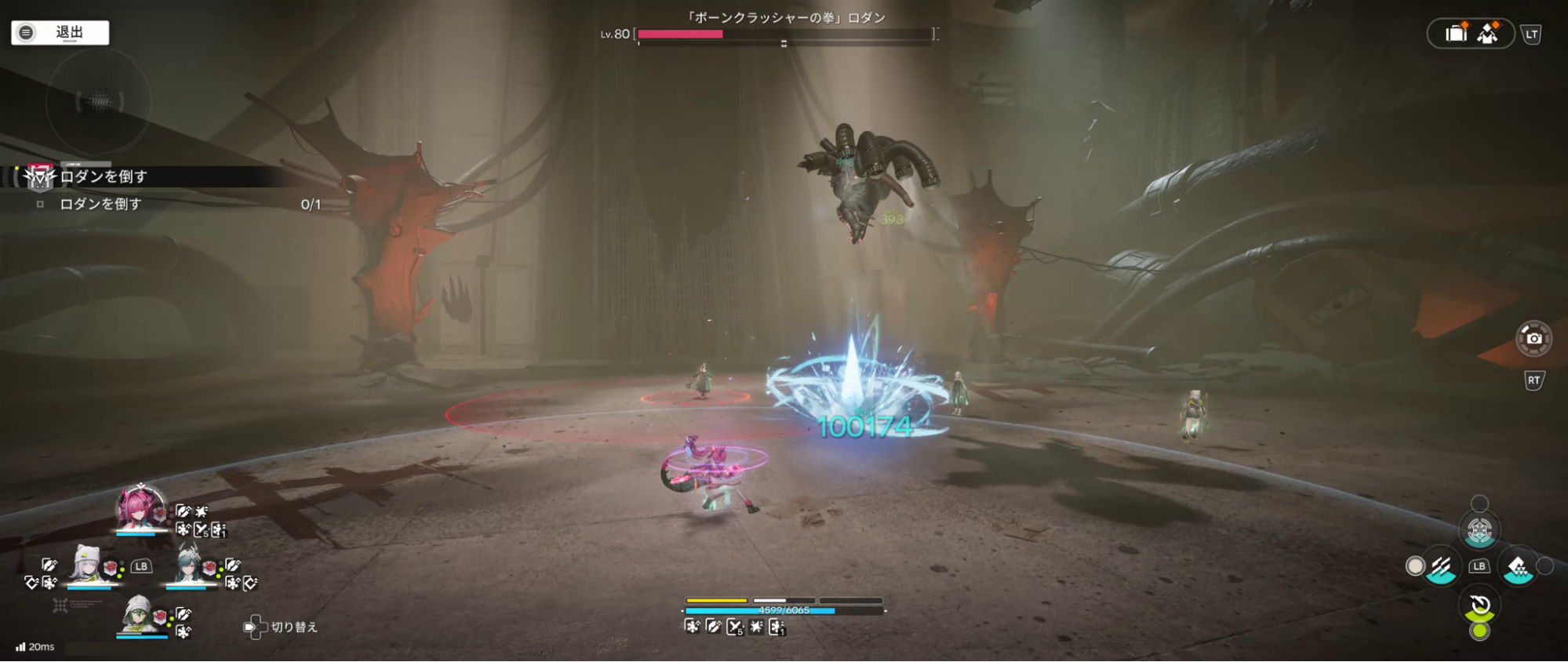Screen dimensions: 1568x662
Task: Open the character outfit icon beside the suitcase
Action: tap(1488, 34)
